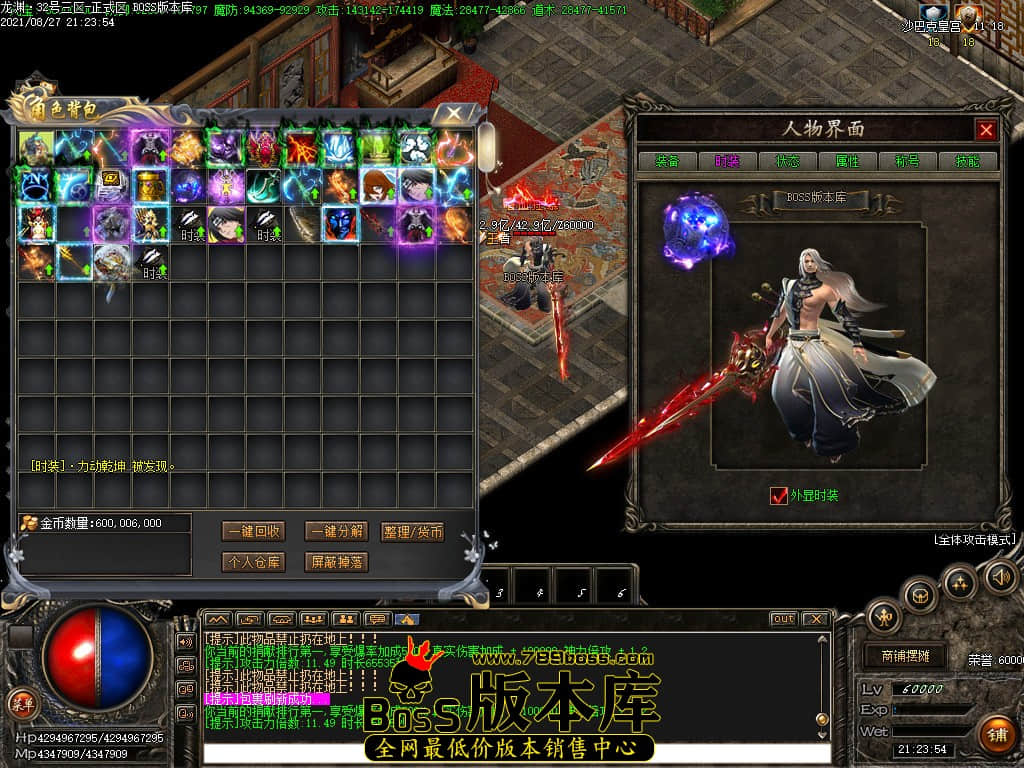Toggle the speaker sound icon
The width and height of the screenshot is (1024, 768).
tap(1001, 576)
